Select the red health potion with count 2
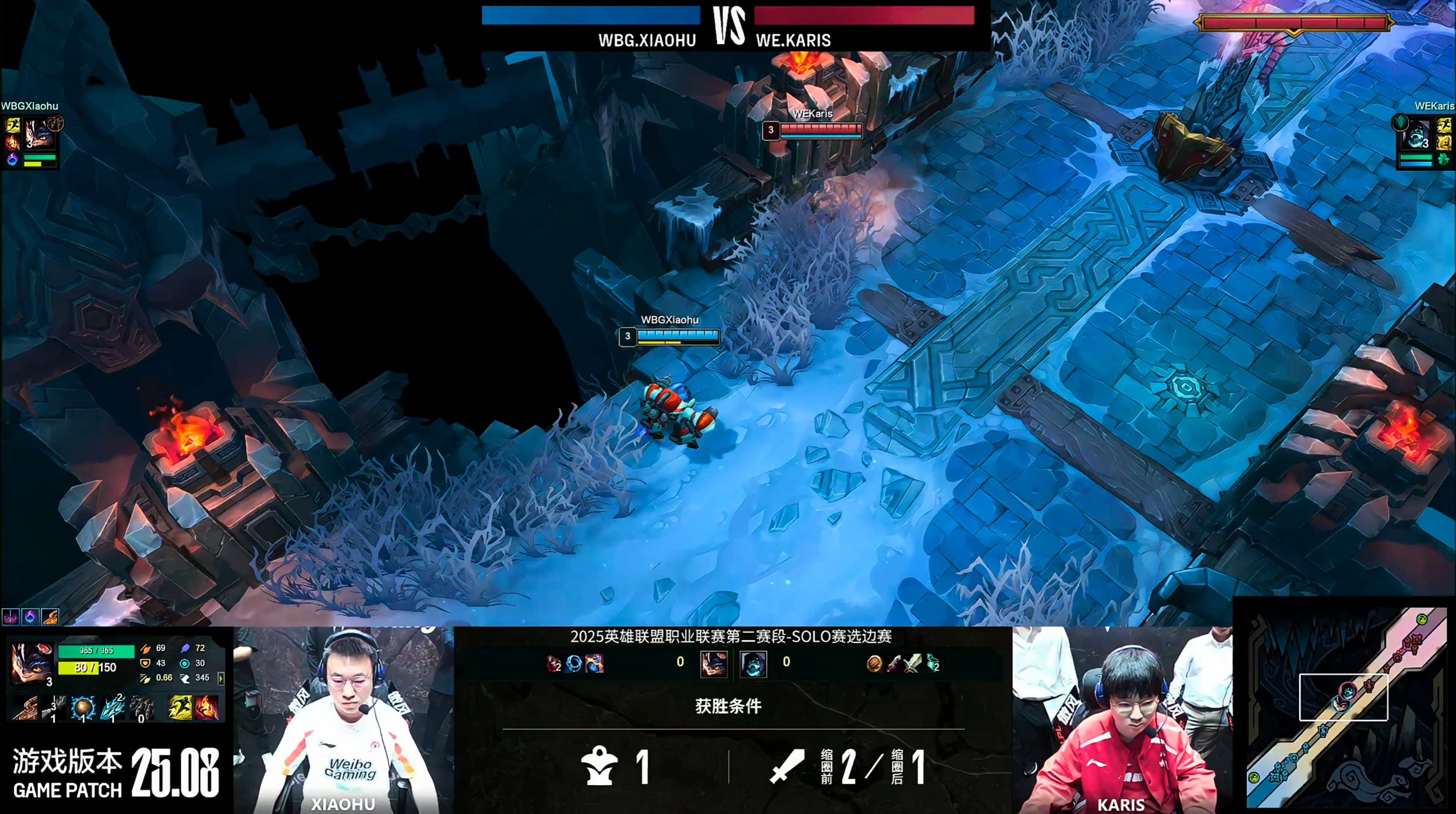 pyautogui.click(x=553, y=663)
